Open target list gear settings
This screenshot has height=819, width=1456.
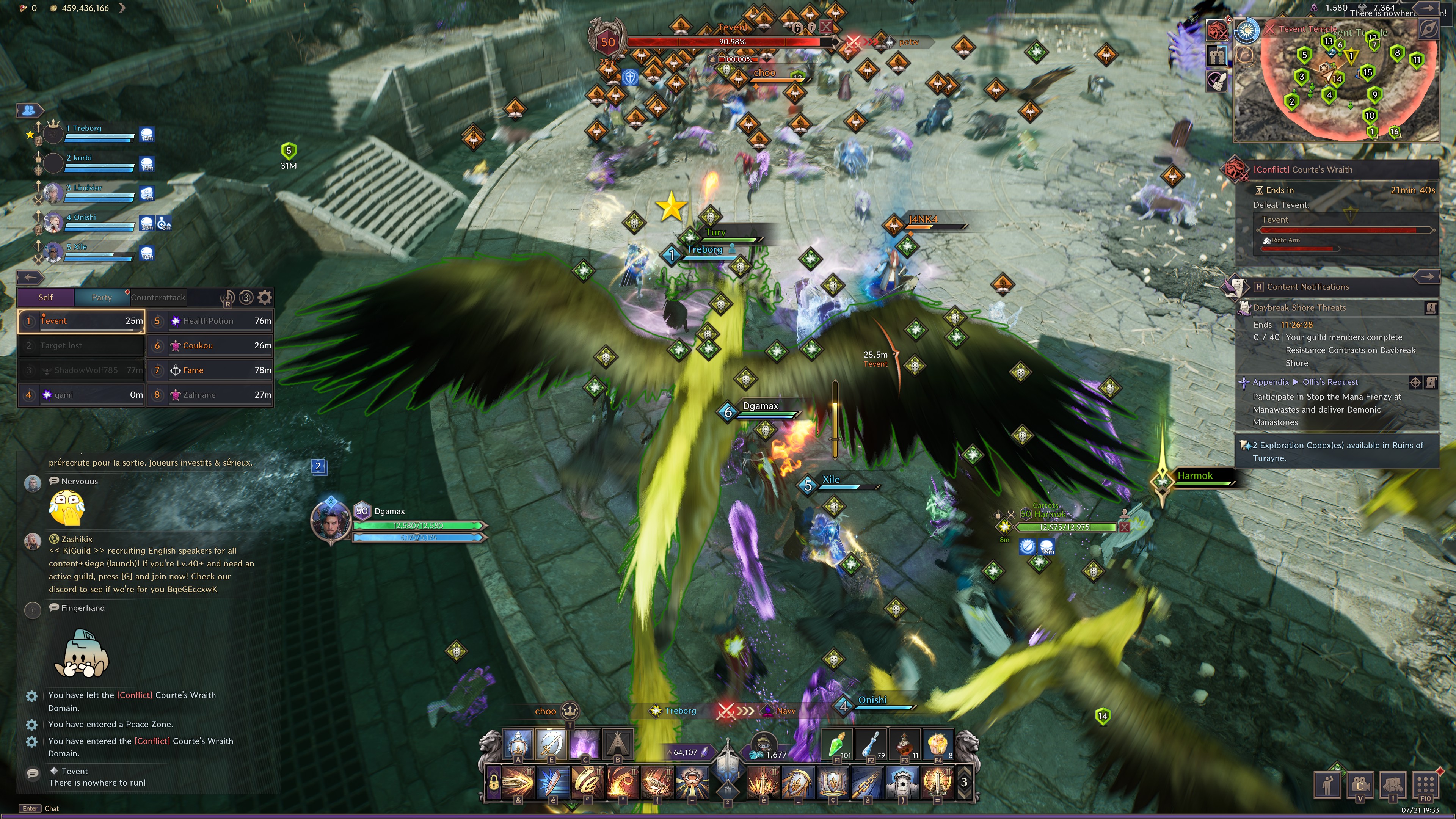click(265, 297)
